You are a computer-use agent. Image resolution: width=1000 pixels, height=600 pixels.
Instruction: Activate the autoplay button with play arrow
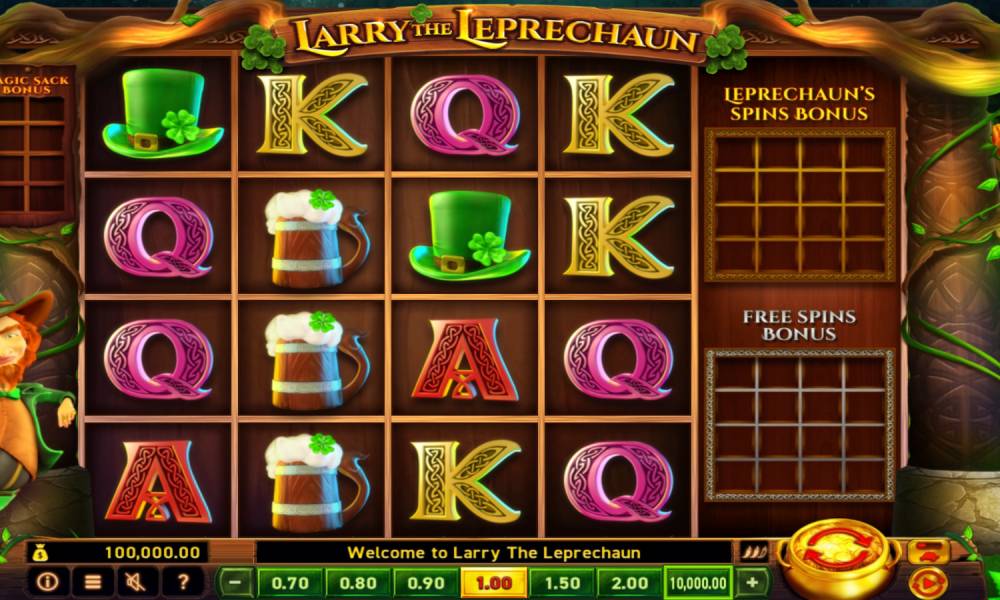(926, 581)
